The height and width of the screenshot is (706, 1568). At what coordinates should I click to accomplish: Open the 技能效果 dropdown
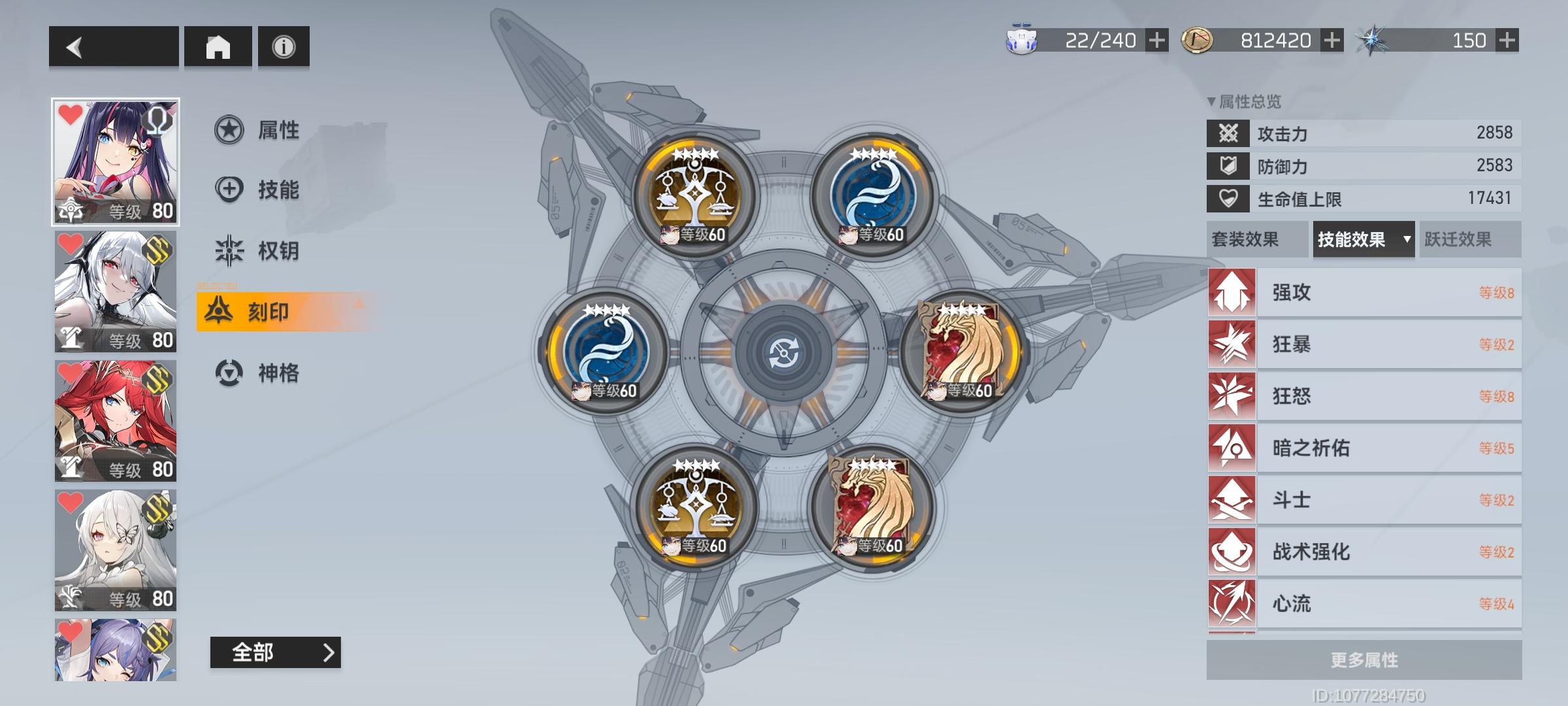[x=1363, y=241]
